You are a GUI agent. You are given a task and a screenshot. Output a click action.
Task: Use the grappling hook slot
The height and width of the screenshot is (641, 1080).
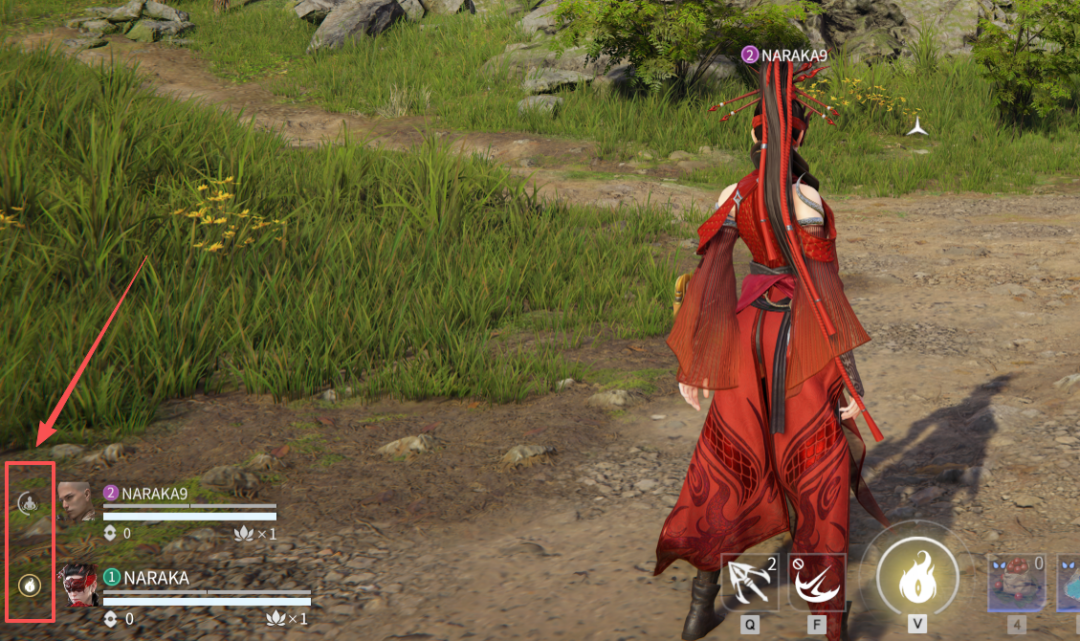(750, 584)
